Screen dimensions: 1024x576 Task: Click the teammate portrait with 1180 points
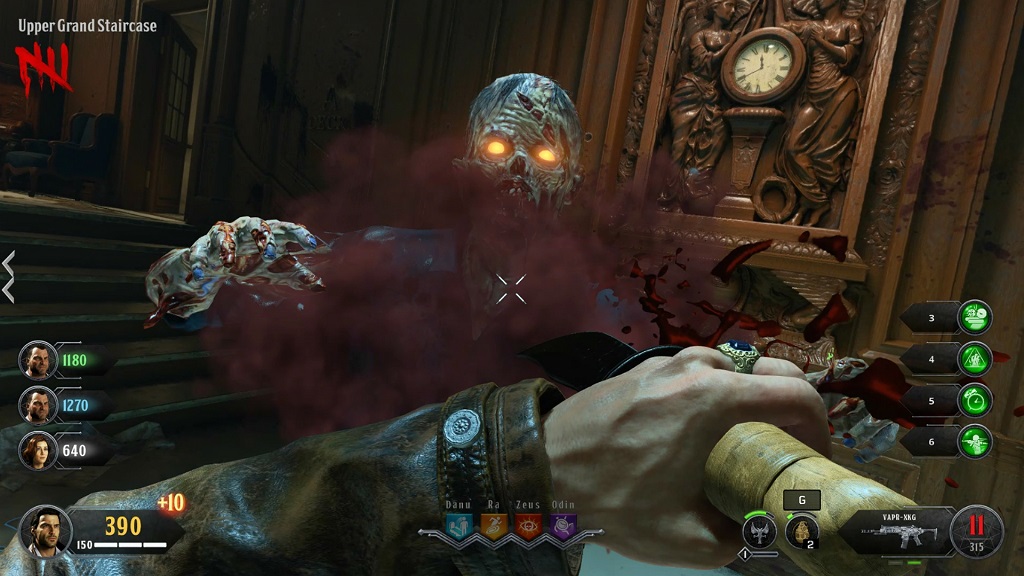38,360
